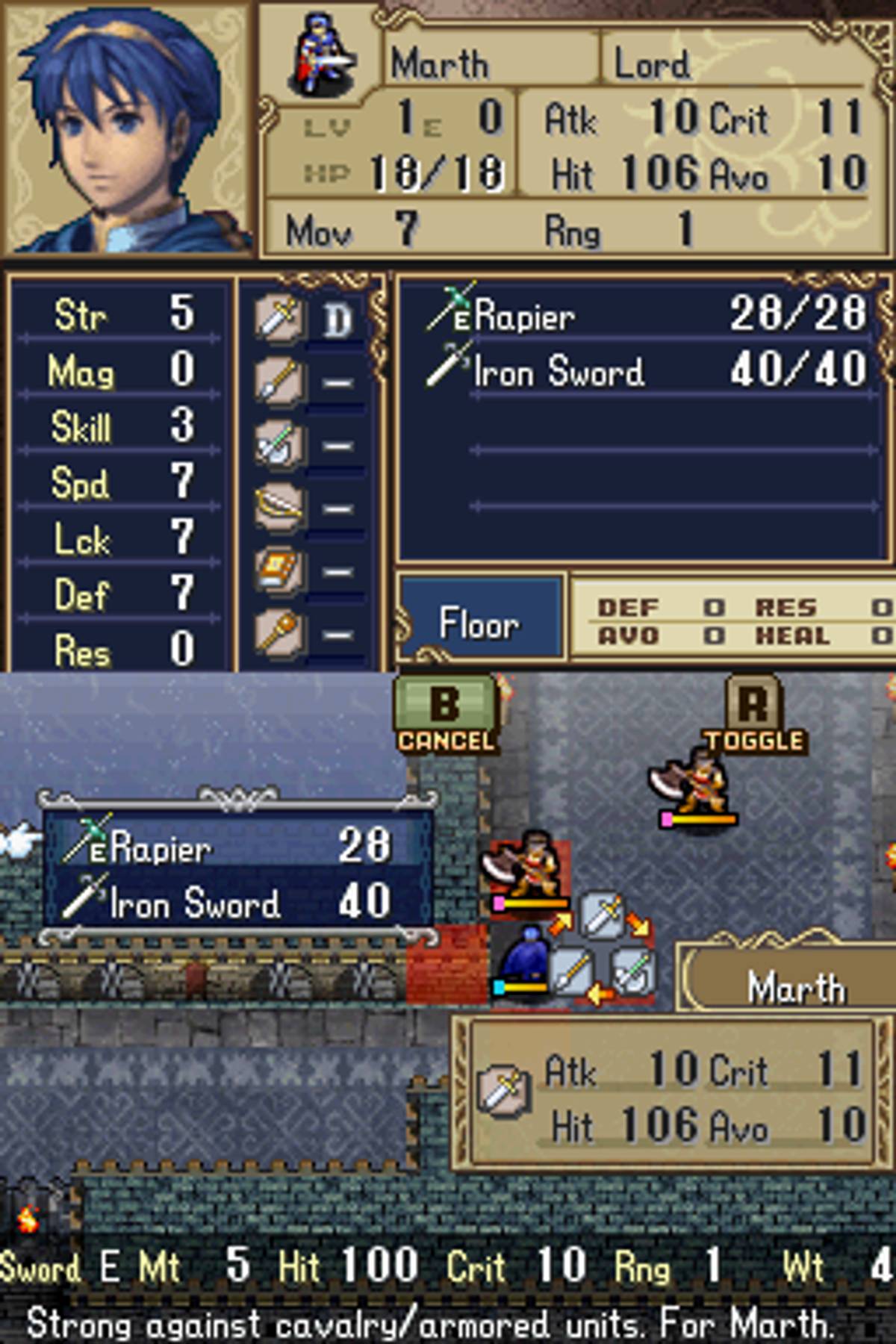Click the sword weapon rank icon beside D
896x1344 pixels.
tap(279, 320)
